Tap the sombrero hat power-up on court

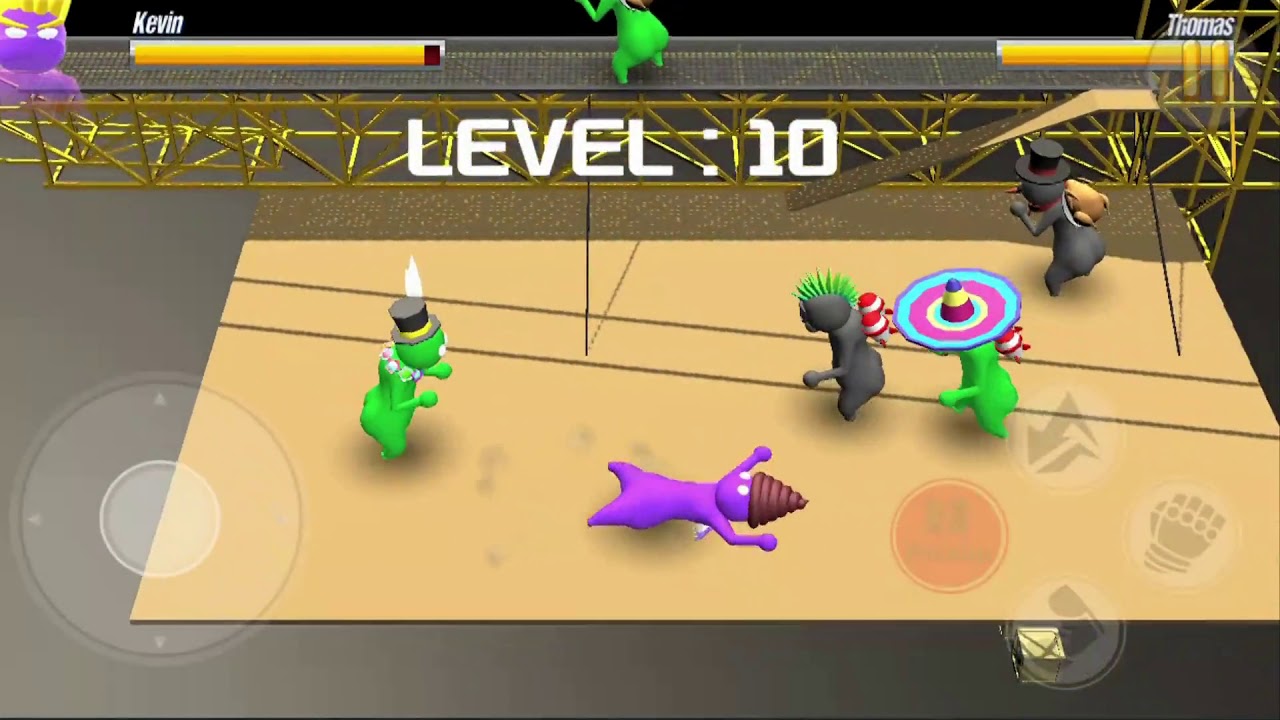coord(955,310)
